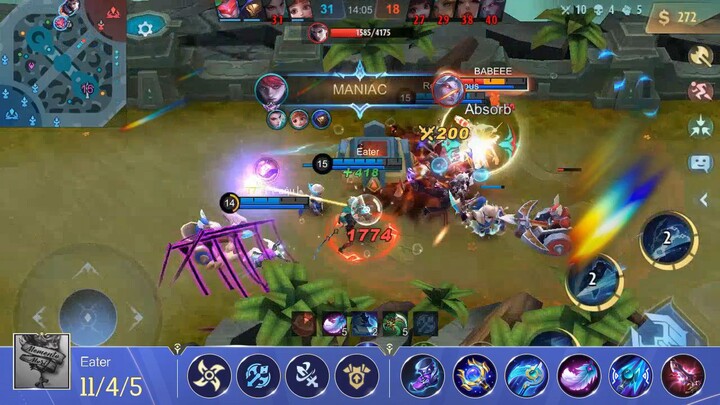The height and width of the screenshot is (405, 720).
Task: Open quick chat speech bubble
Action: click(700, 162)
